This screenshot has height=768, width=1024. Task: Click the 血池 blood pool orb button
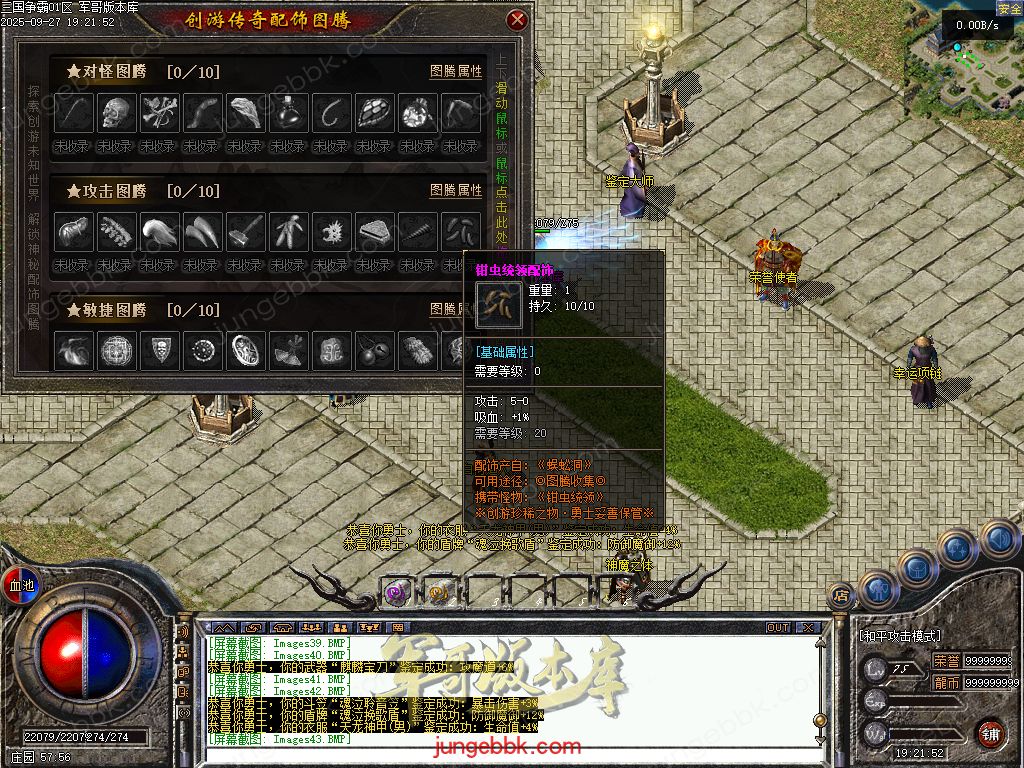point(21,584)
